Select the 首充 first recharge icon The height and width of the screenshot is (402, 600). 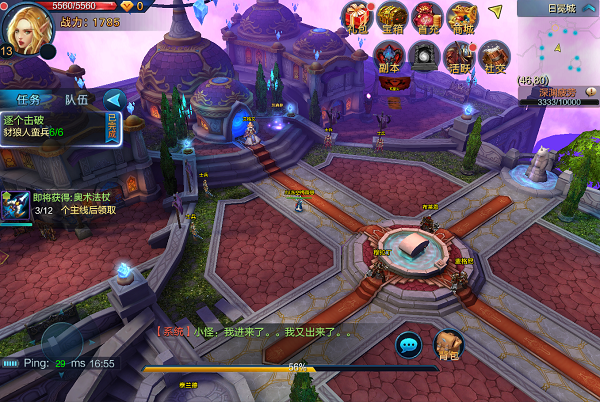click(427, 17)
